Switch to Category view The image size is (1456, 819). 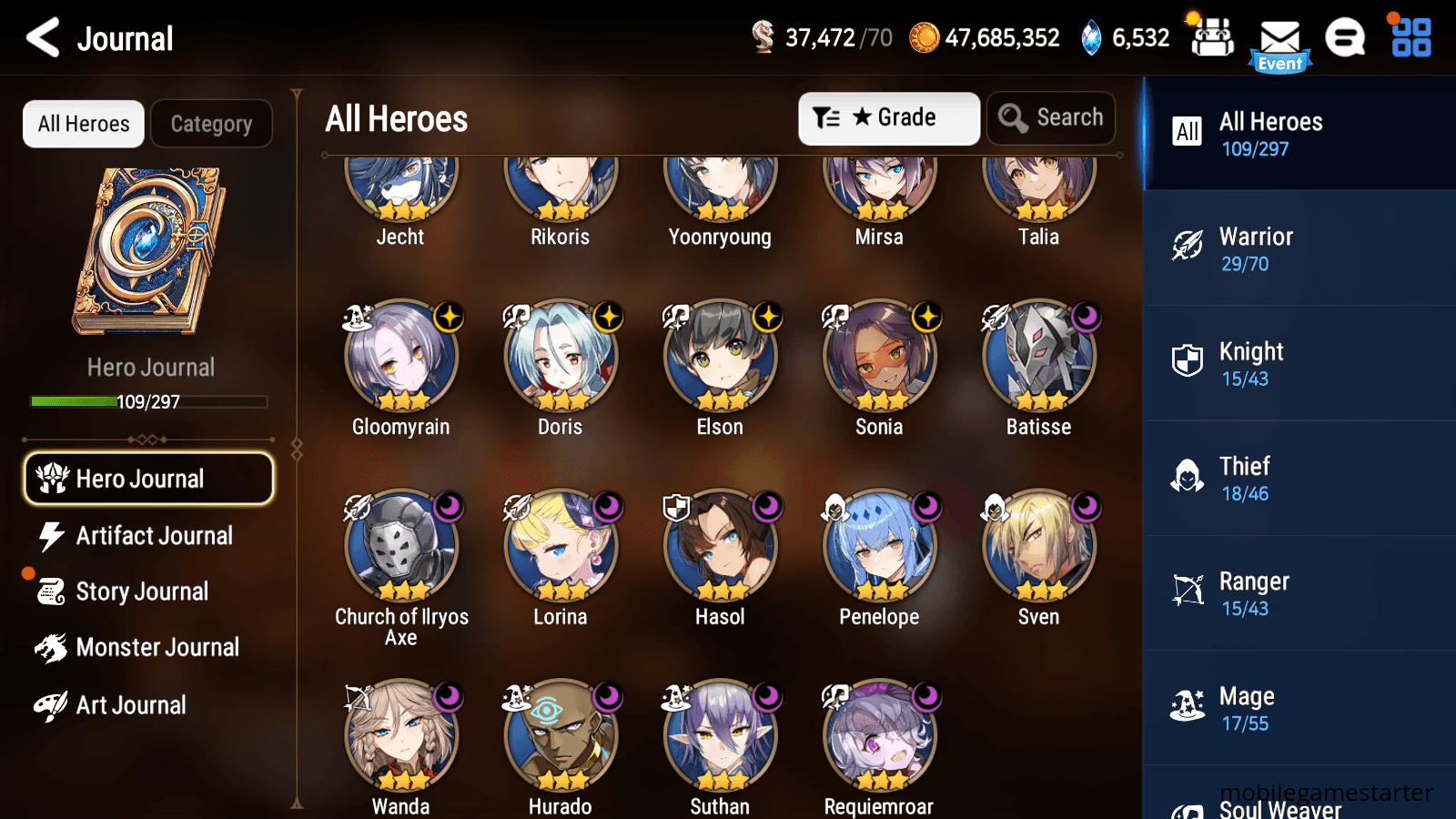click(x=211, y=124)
